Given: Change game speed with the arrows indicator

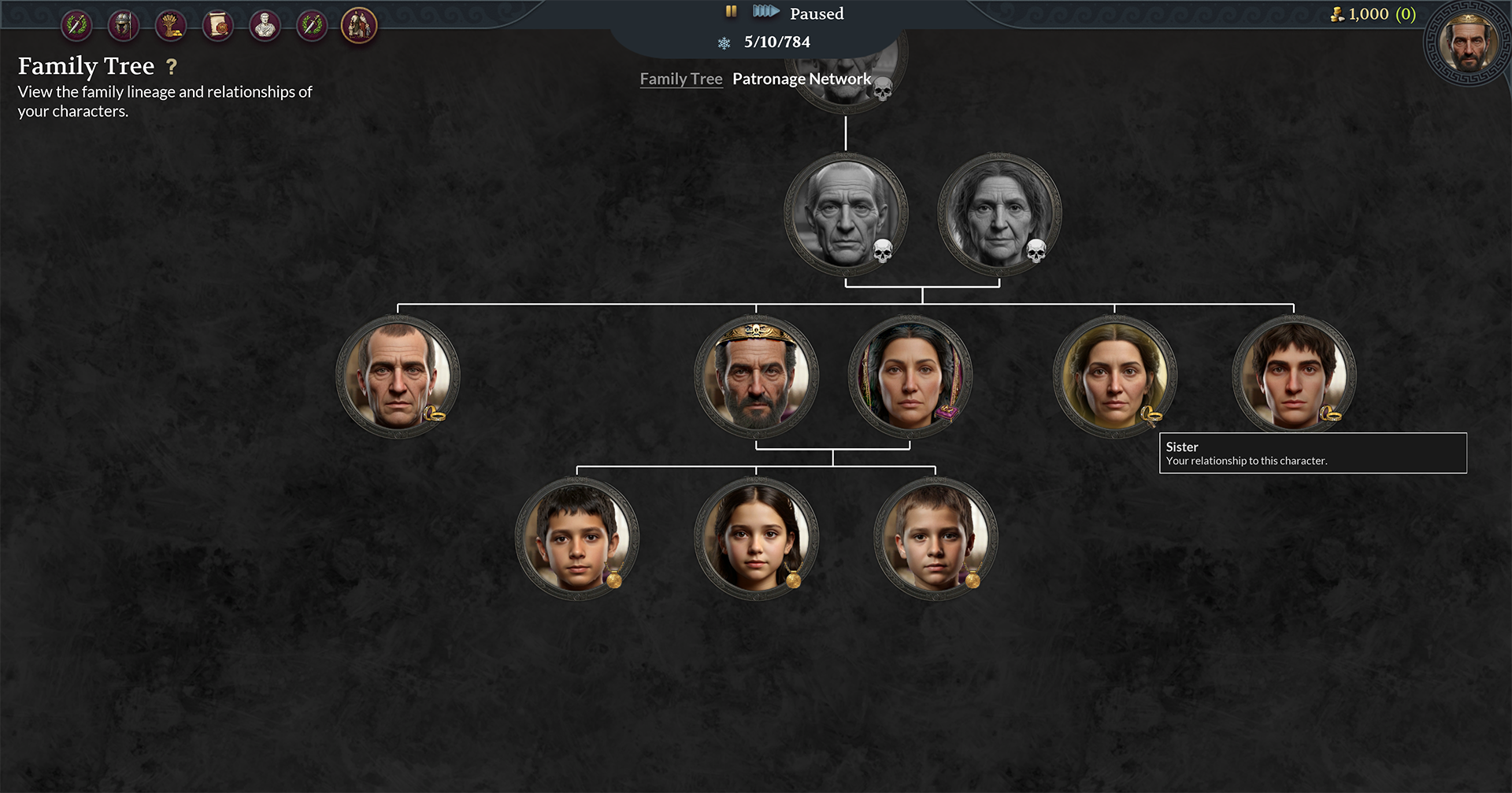Looking at the screenshot, I should coord(765,12).
